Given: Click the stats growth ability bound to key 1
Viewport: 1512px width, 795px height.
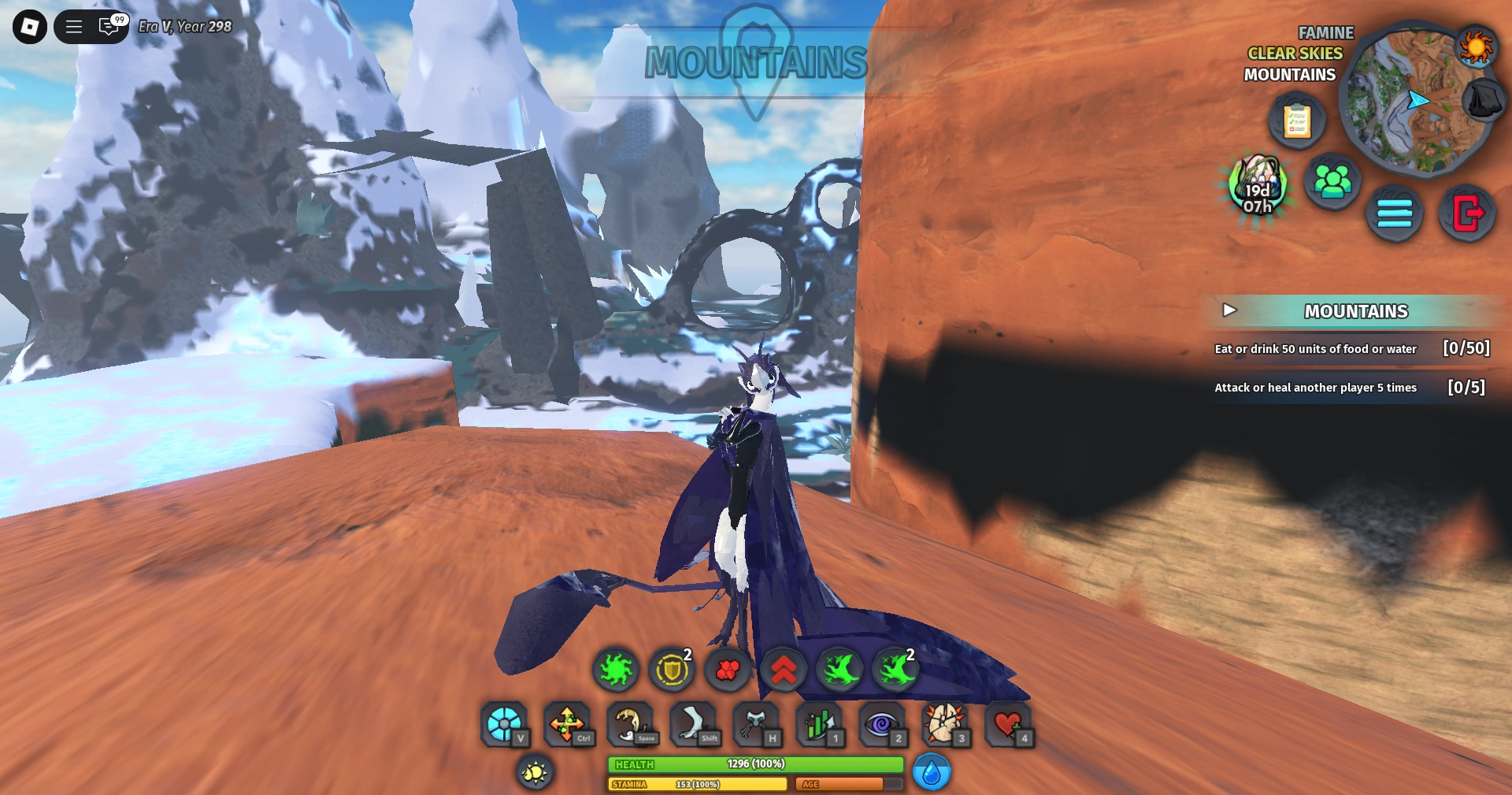Looking at the screenshot, I should tap(821, 724).
